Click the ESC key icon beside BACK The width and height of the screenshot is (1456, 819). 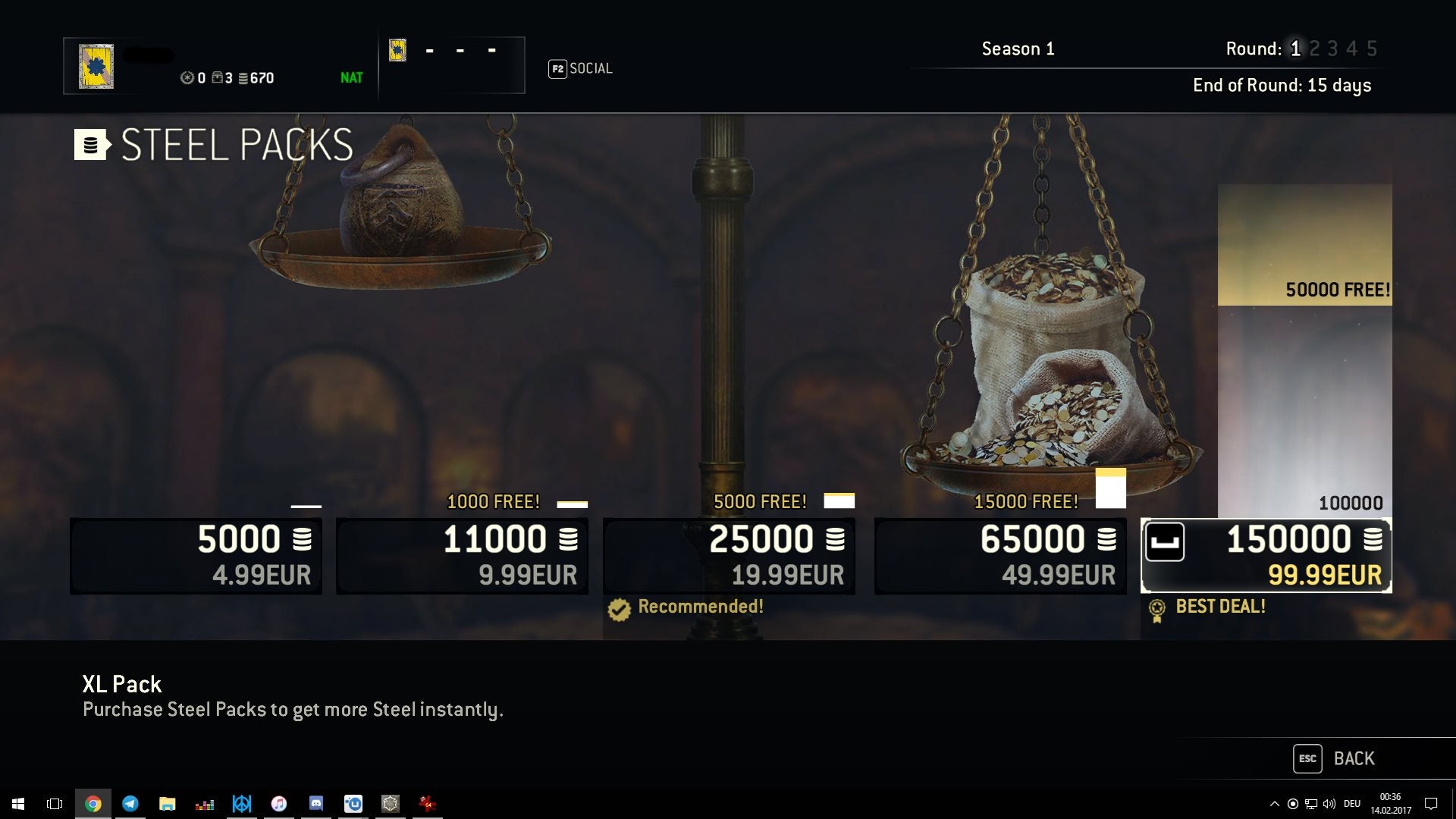point(1307,758)
